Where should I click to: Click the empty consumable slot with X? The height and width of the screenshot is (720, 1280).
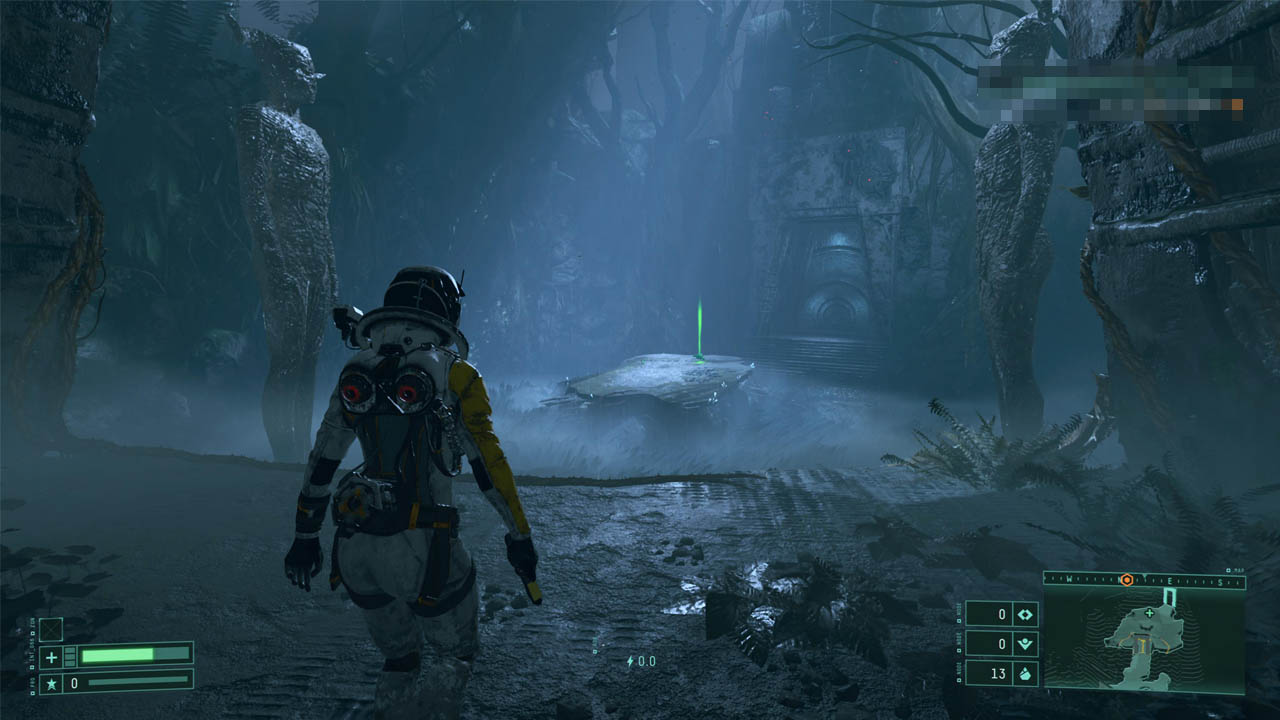click(51, 629)
